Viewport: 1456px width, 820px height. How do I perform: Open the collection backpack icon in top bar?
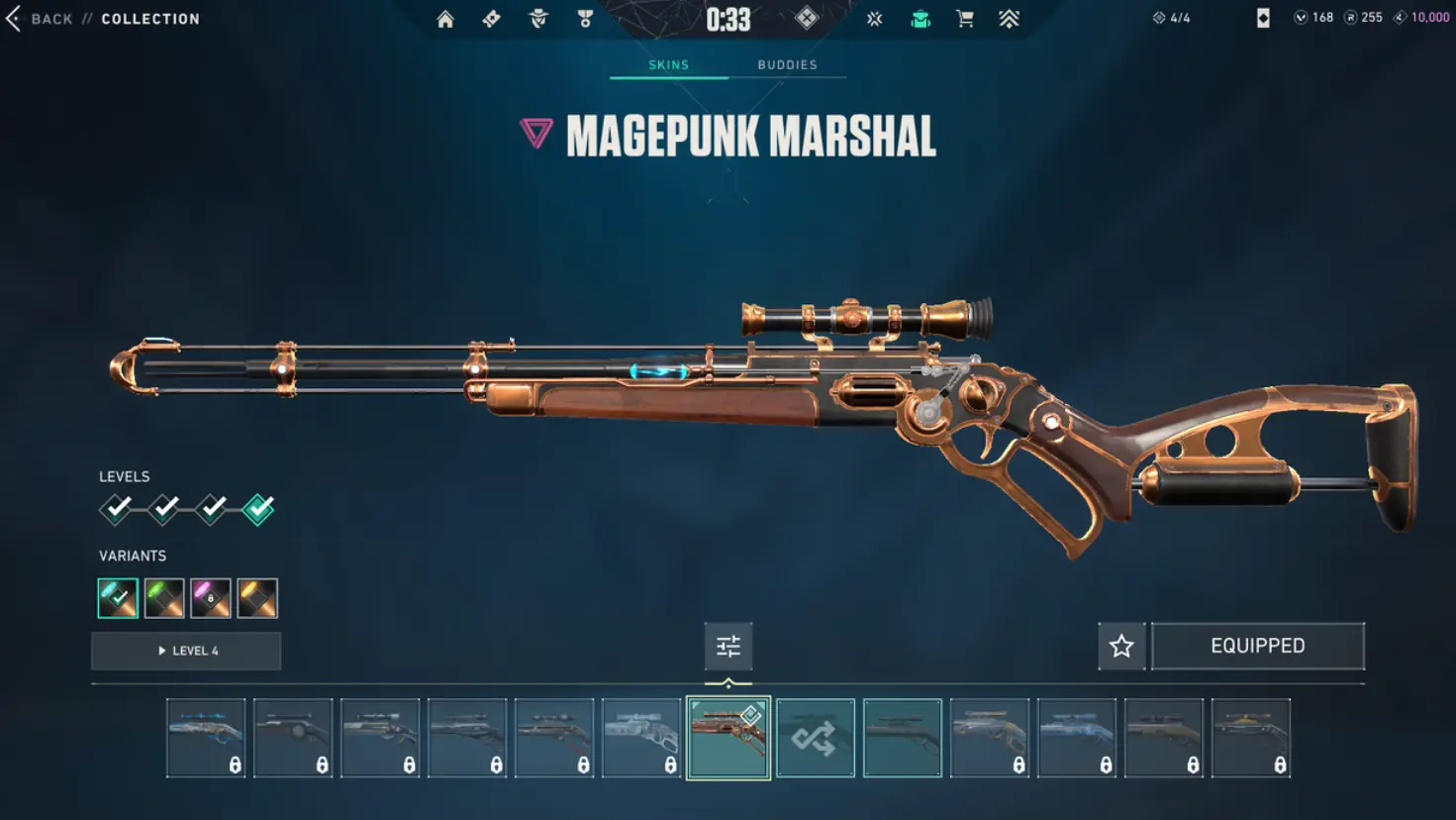[921, 19]
